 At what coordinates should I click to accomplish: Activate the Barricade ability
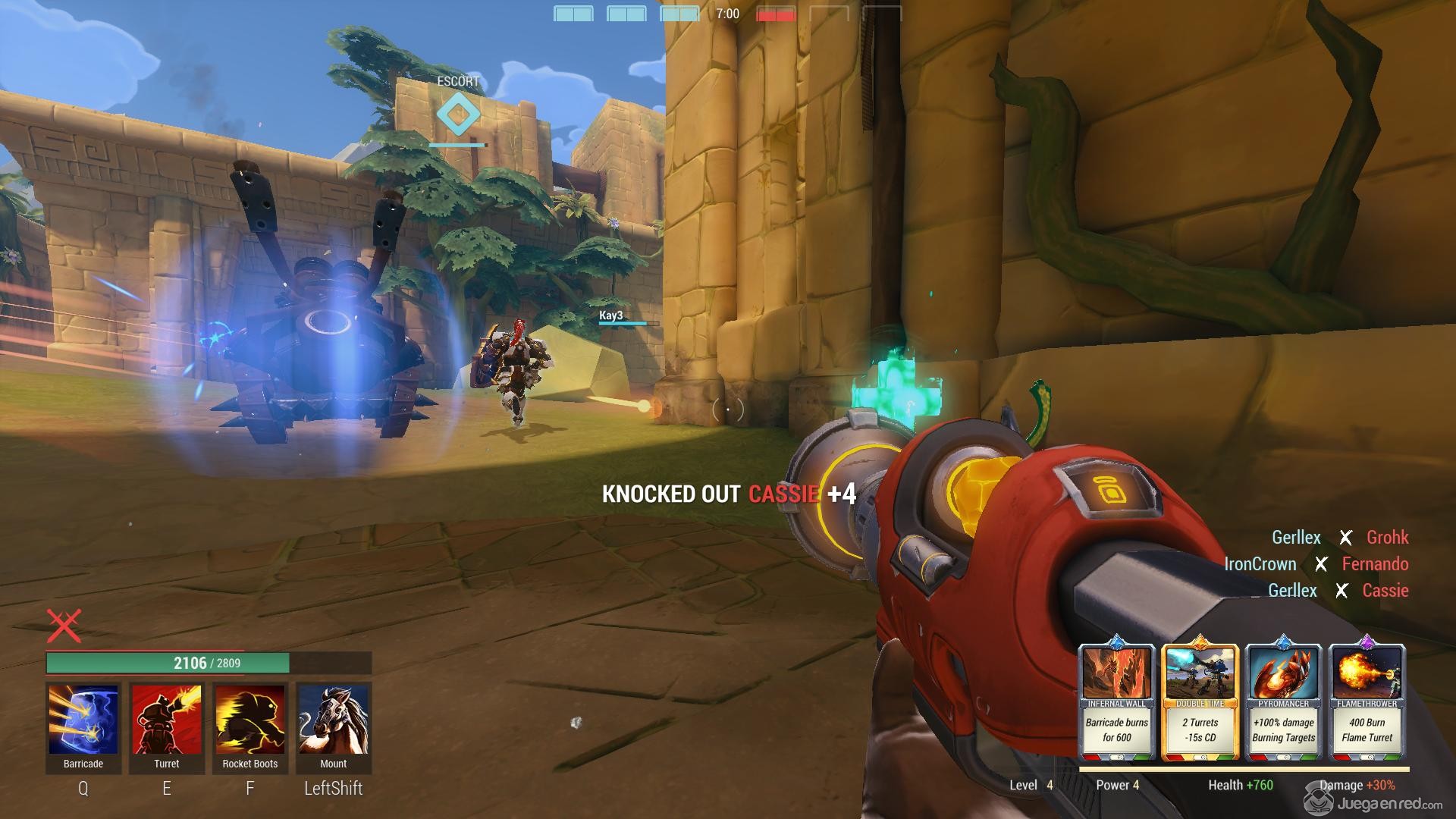coord(83,720)
